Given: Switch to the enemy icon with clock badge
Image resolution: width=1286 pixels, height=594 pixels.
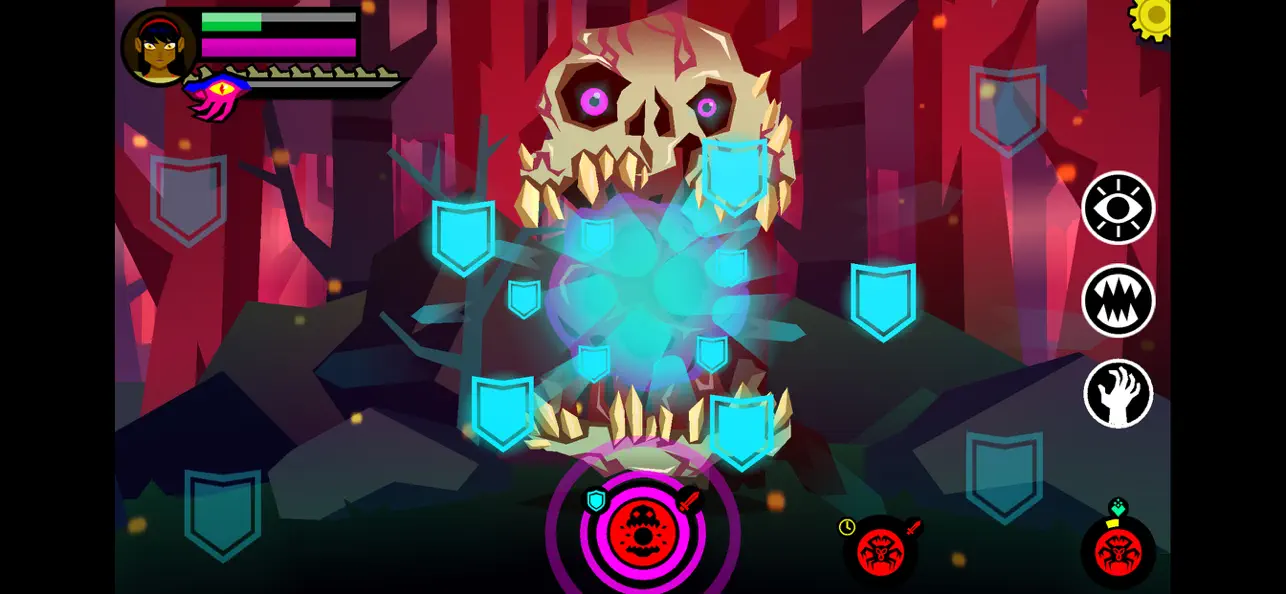Looking at the screenshot, I should tap(880, 551).
